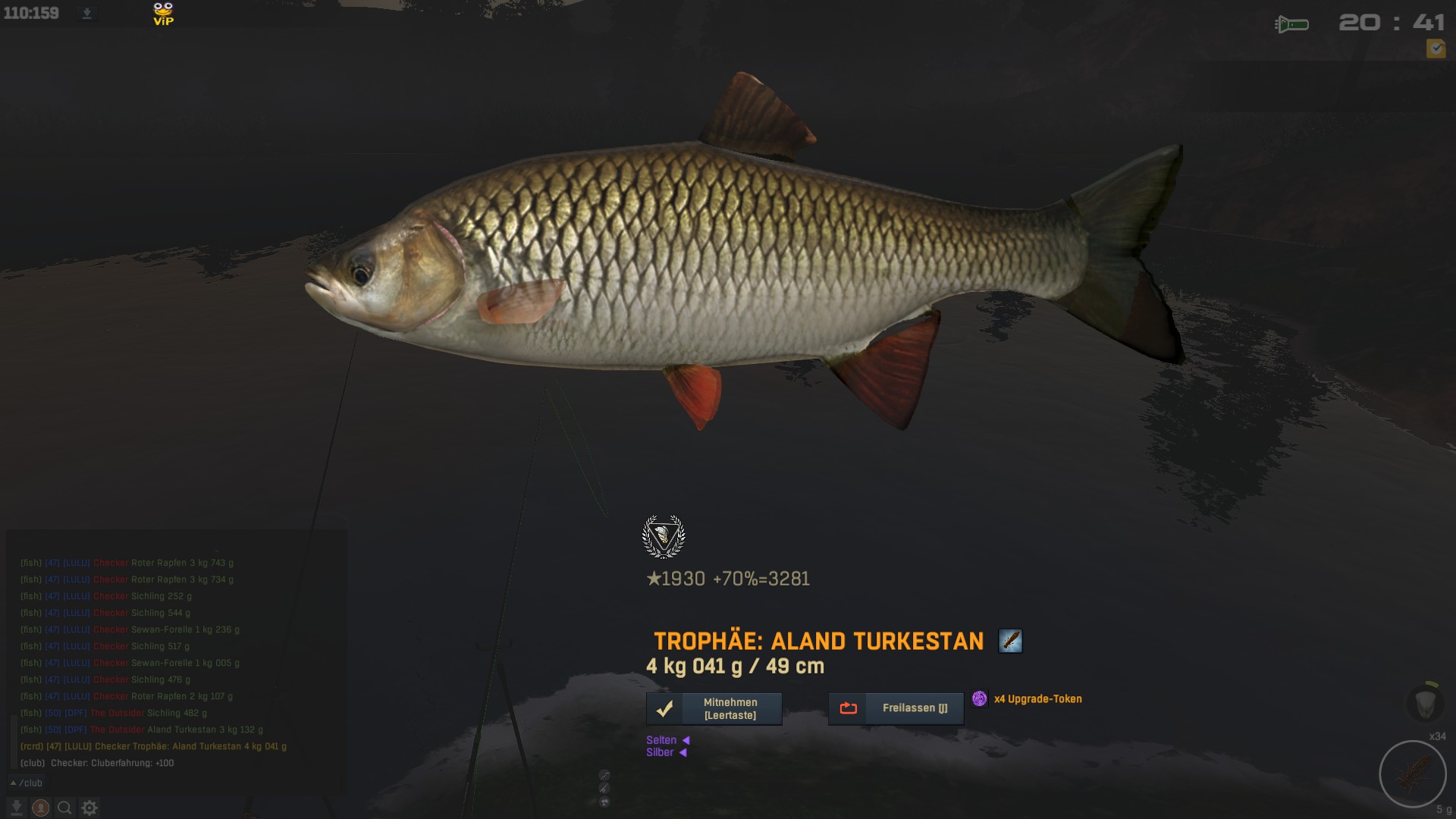The image size is (1456, 819).
Task: Toggle the green flashlight icon
Action: click(x=1292, y=24)
